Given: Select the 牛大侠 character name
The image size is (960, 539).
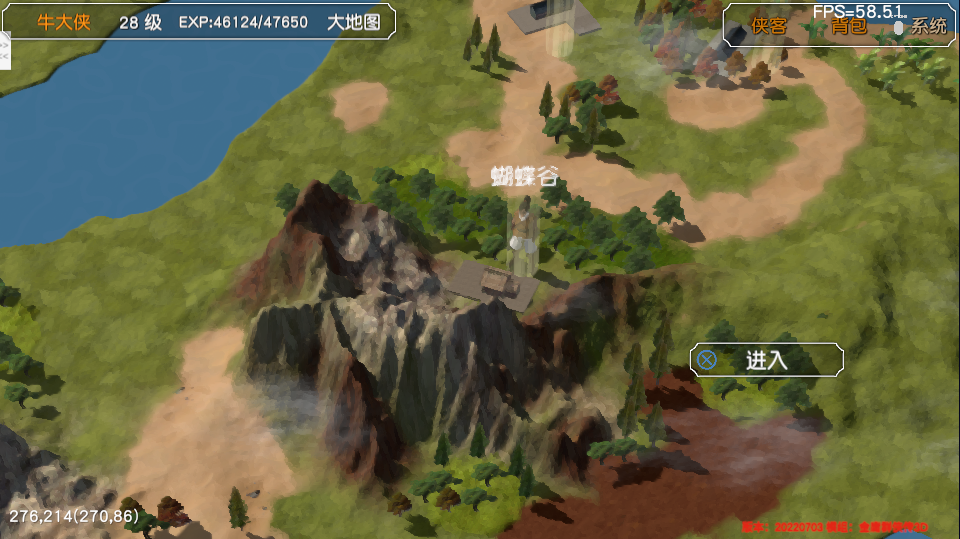Looking at the screenshot, I should (x=64, y=22).
